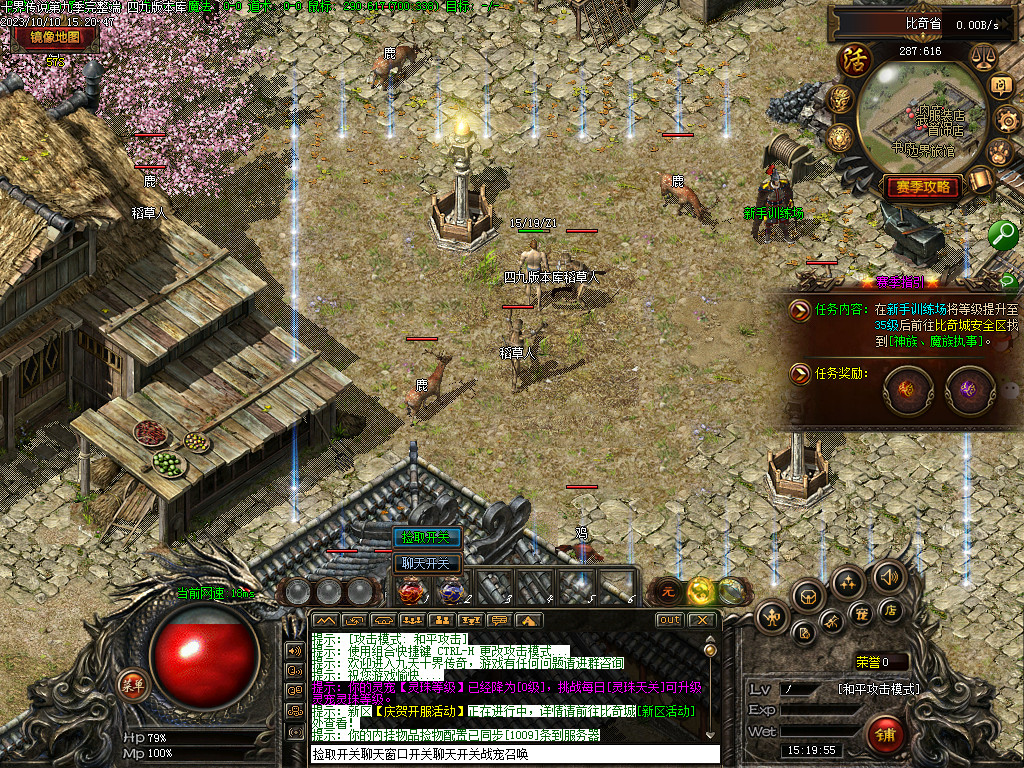This screenshot has height=768, width=1024.
Task: Open the chest-shaped bag icon
Action: [807, 596]
